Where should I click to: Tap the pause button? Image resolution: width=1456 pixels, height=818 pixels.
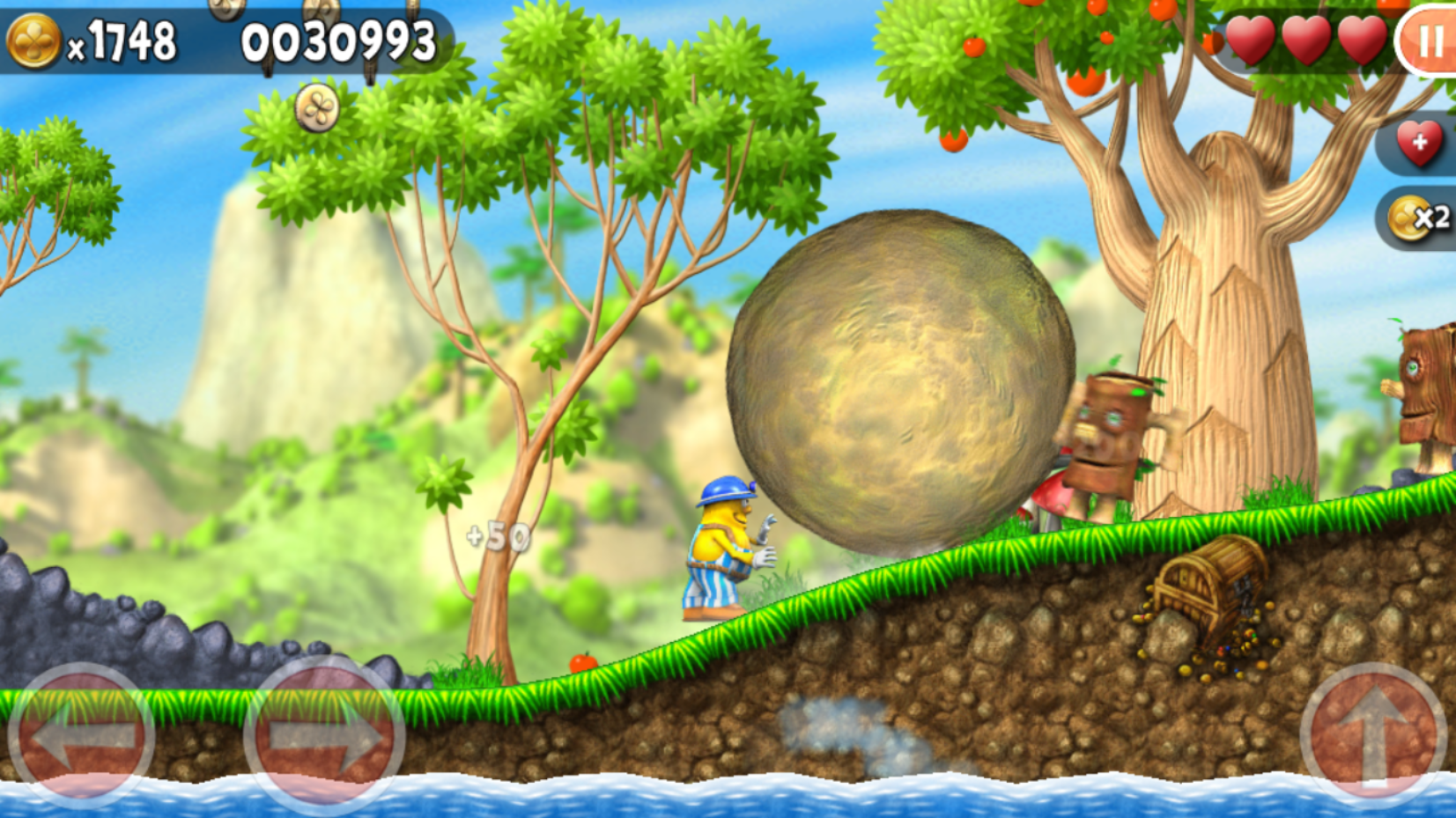tap(1431, 40)
